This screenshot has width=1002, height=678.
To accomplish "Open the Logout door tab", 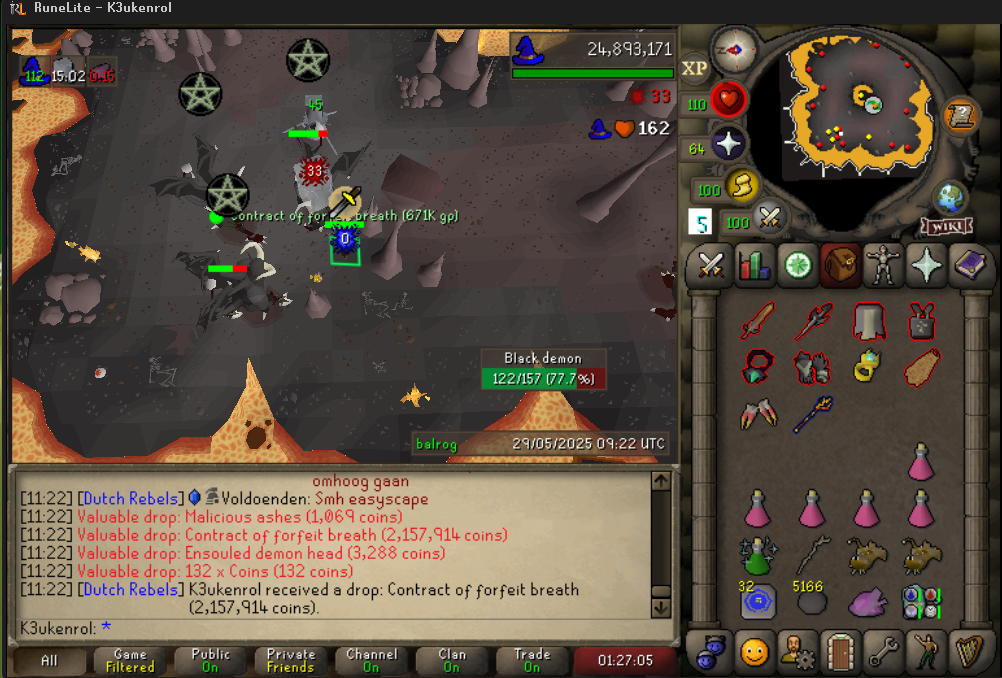I will (x=841, y=652).
